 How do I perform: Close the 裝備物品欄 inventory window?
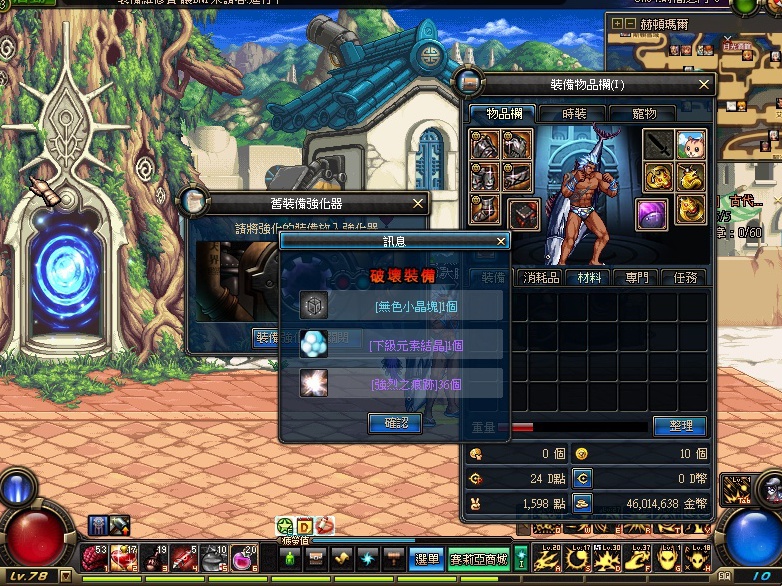pos(704,85)
